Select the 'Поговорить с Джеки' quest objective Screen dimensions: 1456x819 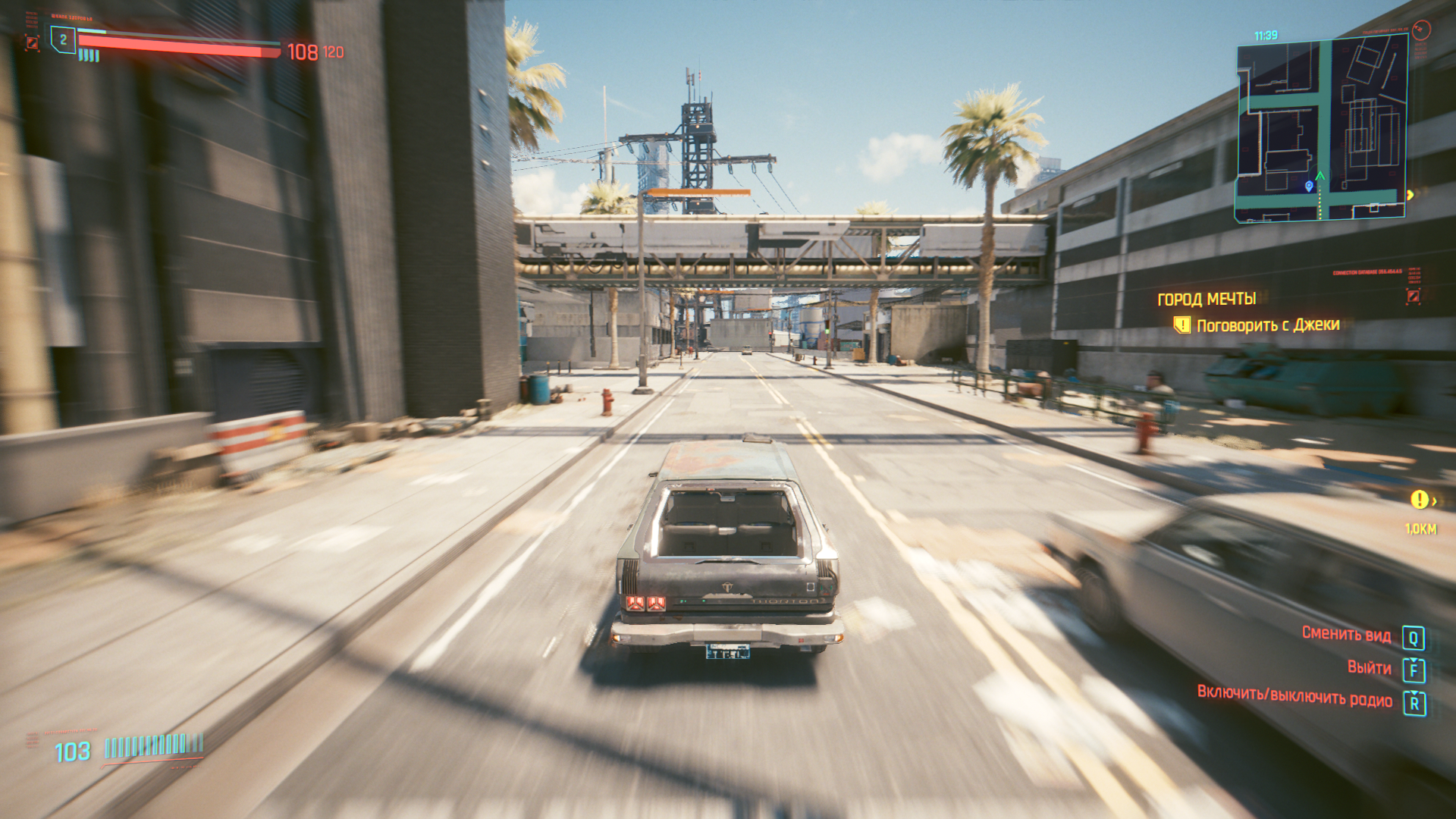coord(1267,325)
